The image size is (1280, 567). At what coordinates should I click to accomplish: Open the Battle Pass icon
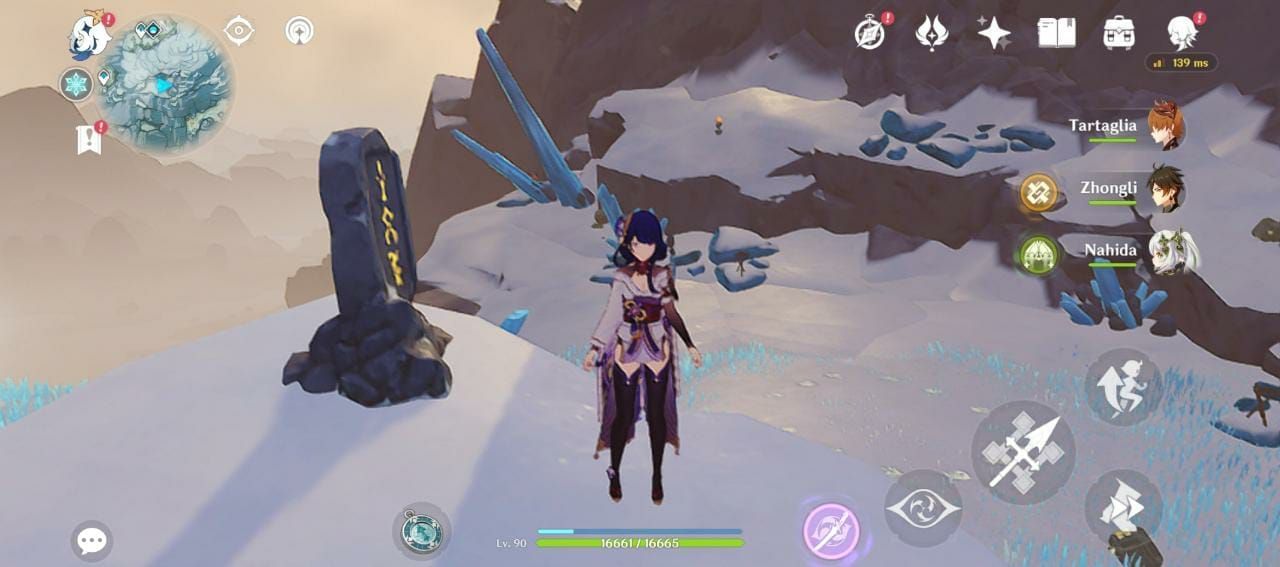coord(932,33)
